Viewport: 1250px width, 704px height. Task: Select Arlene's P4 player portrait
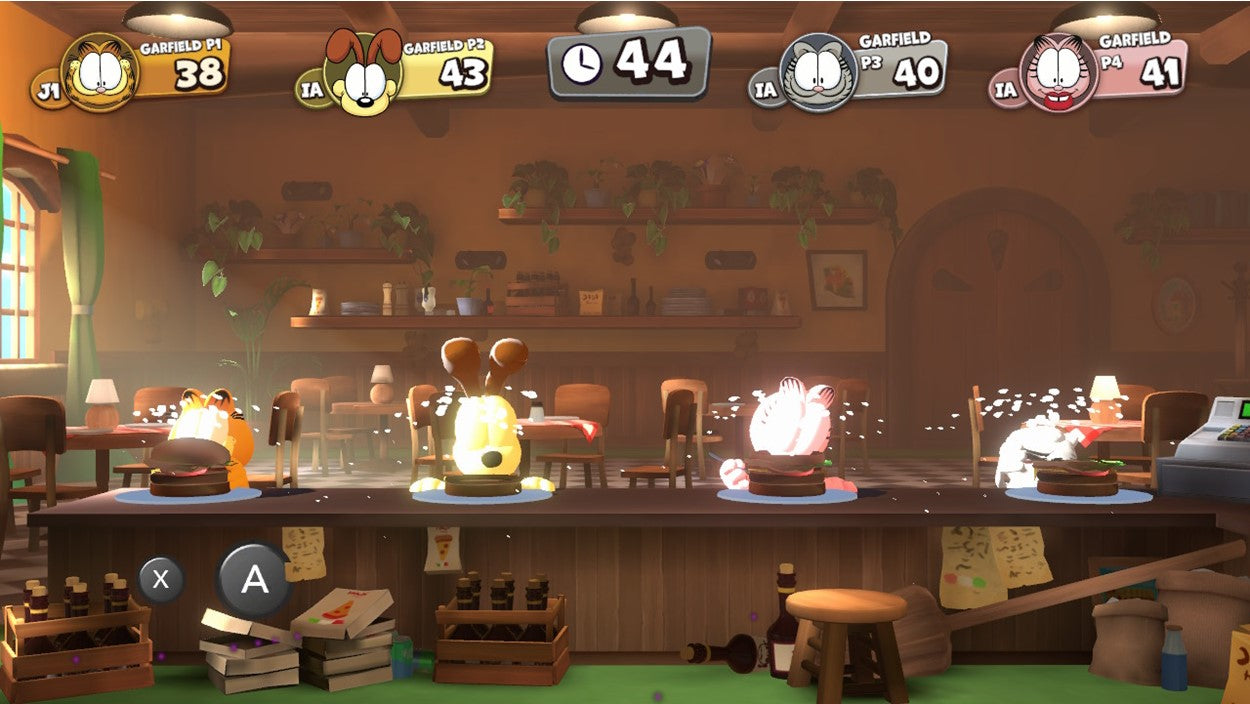(1058, 73)
